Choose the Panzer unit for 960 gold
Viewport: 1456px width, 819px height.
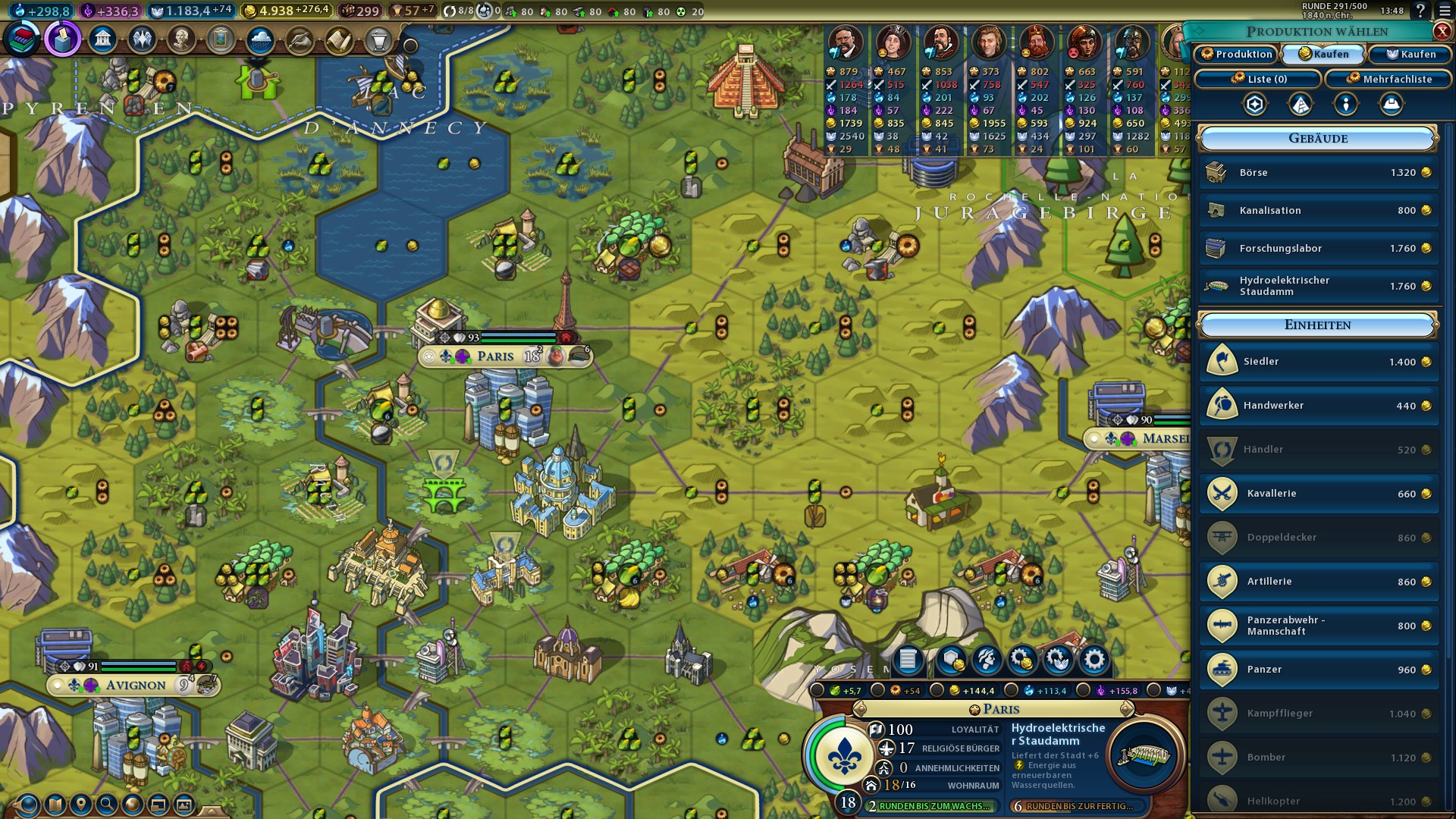coord(1319,670)
